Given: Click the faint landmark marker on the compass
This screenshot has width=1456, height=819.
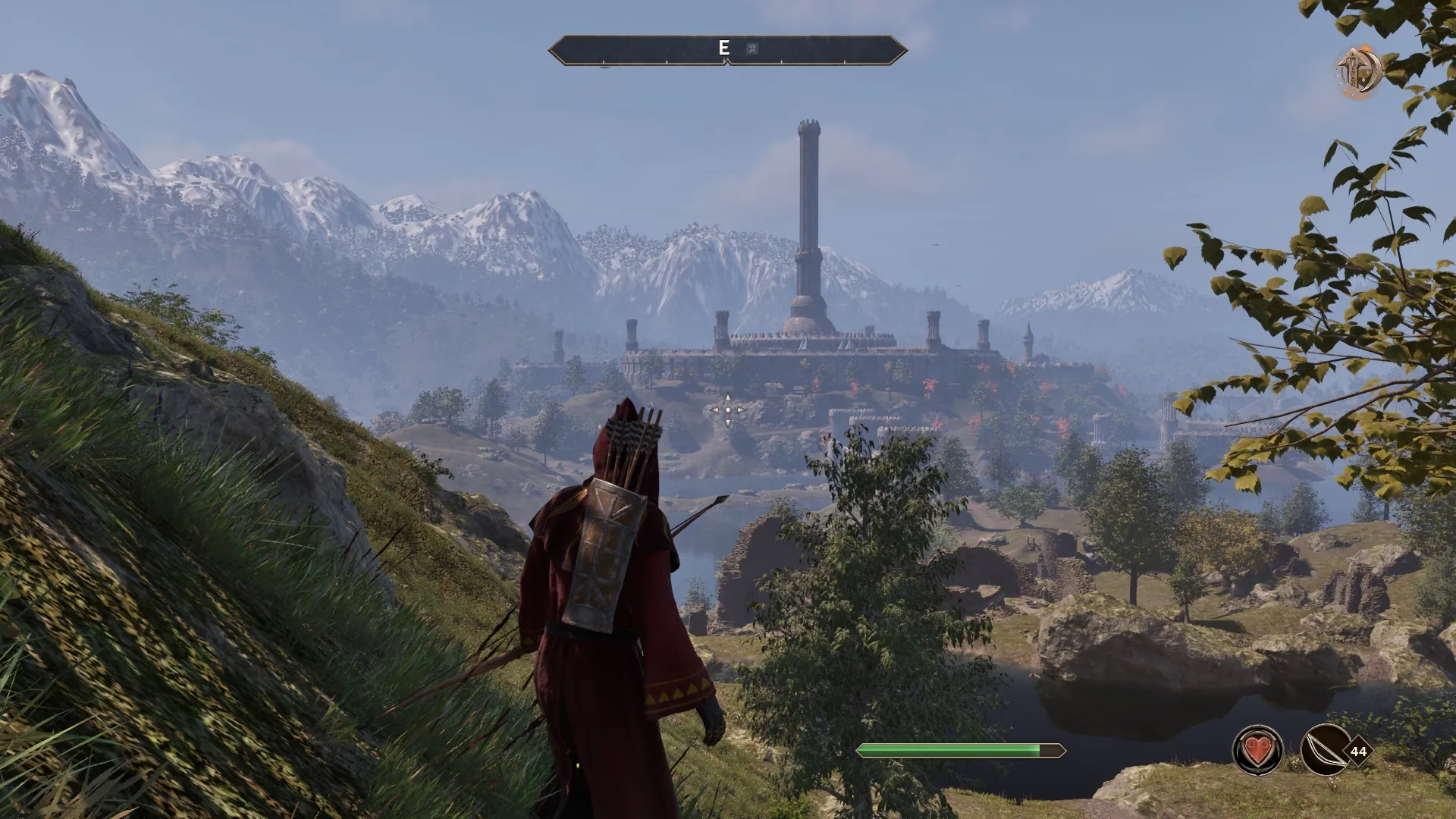Looking at the screenshot, I should (752, 49).
